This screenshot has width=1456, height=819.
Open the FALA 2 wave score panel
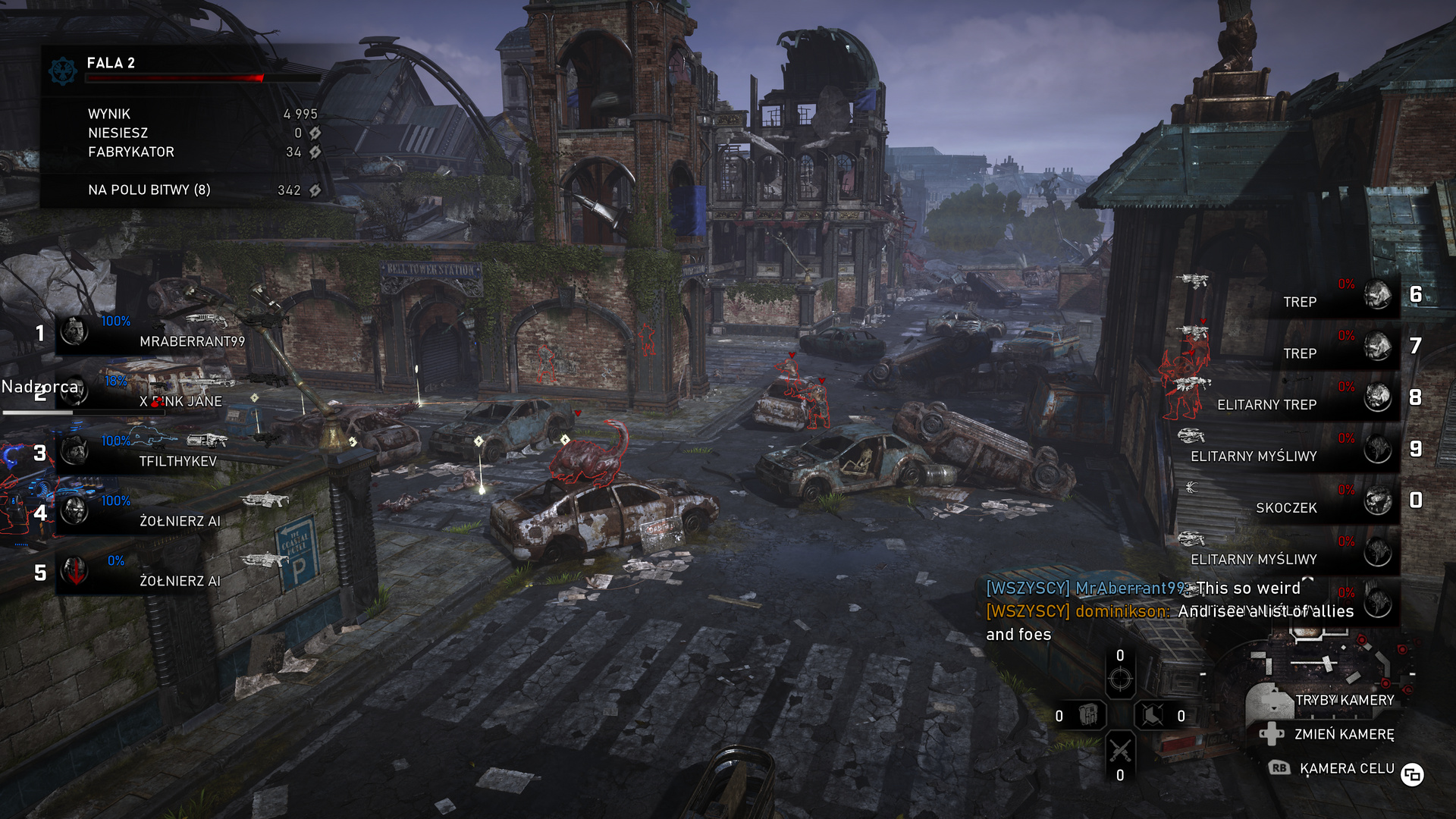click(x=182, y=125)
